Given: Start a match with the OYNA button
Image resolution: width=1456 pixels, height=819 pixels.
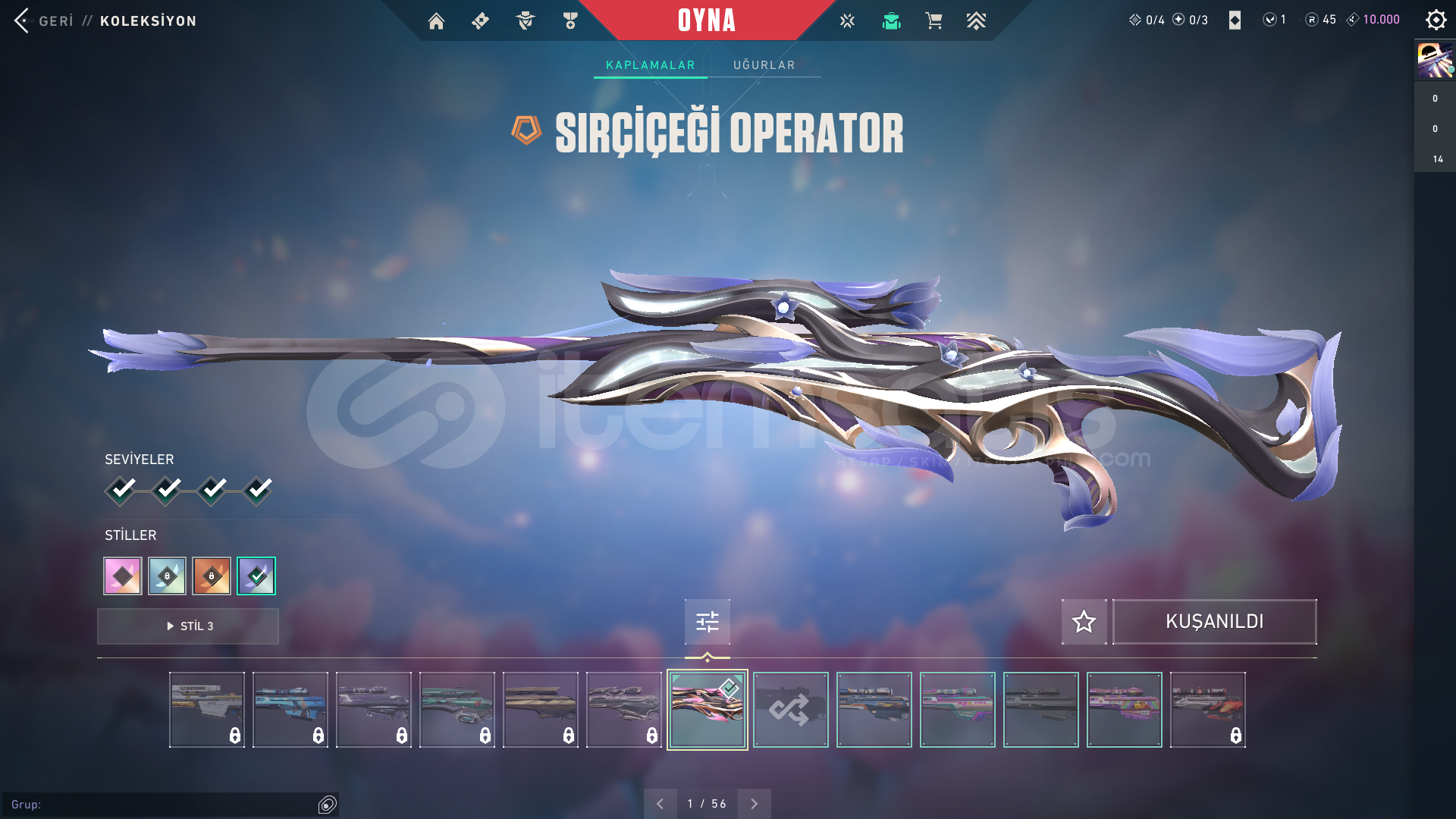Looking at the screenshot, I should point(706,20).
